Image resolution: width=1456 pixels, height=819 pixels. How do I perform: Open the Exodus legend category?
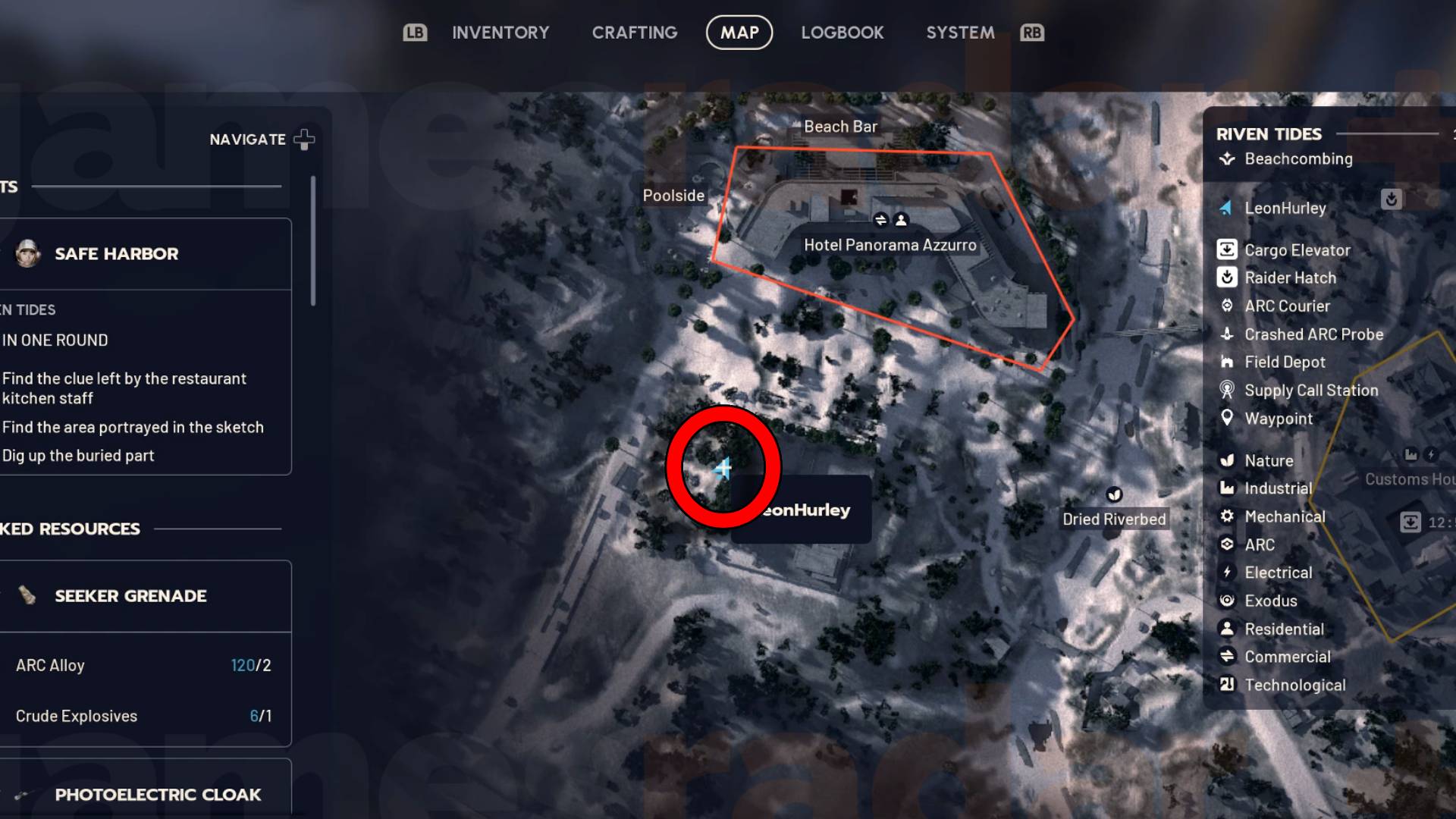click(1228, 600)
